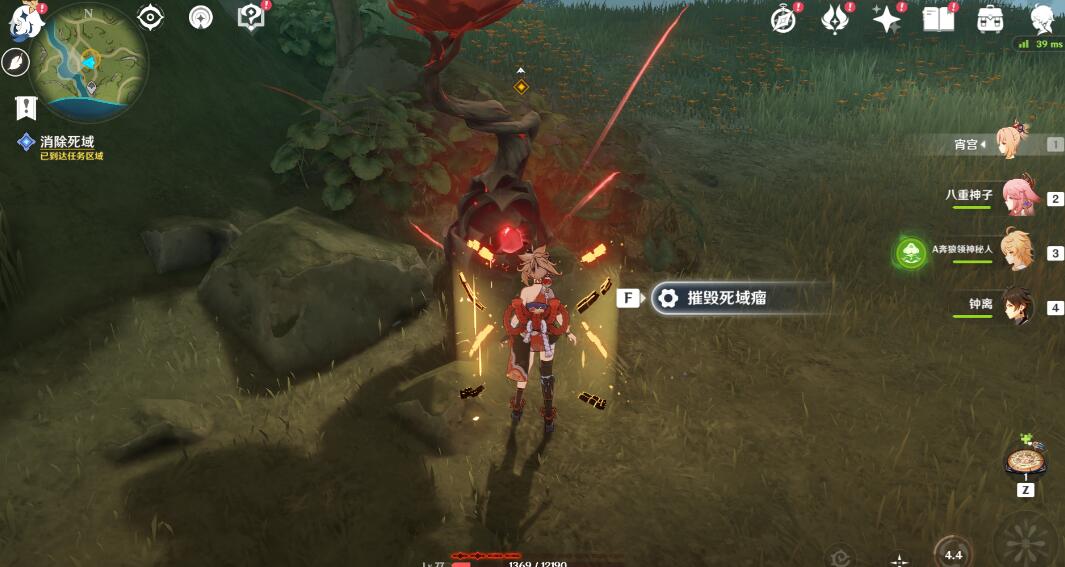Open the backpack inventory
This screenshot has width=1065, height=567.
990,19
